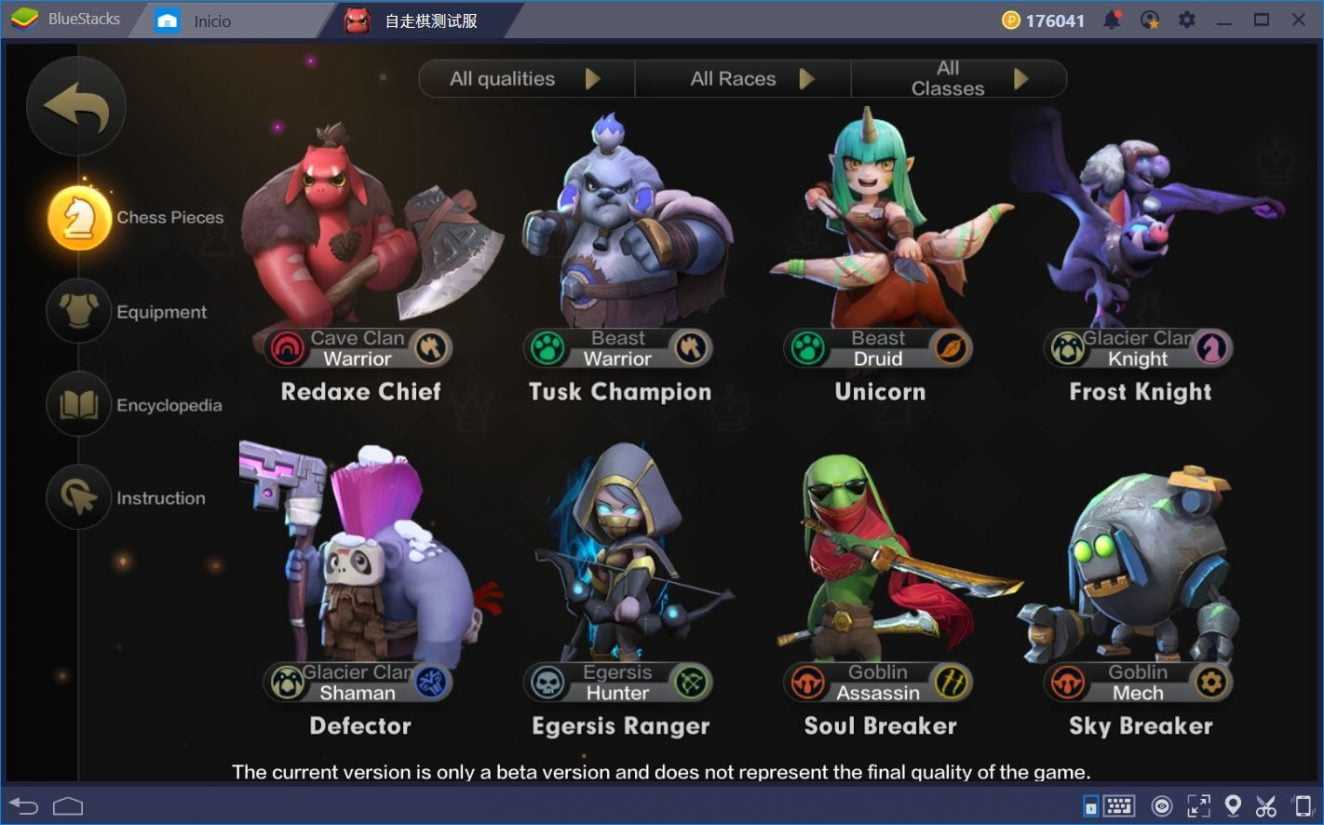Open the Encyclopedia section
Screen dimensions: 1324x825
(x=79, y=405)
